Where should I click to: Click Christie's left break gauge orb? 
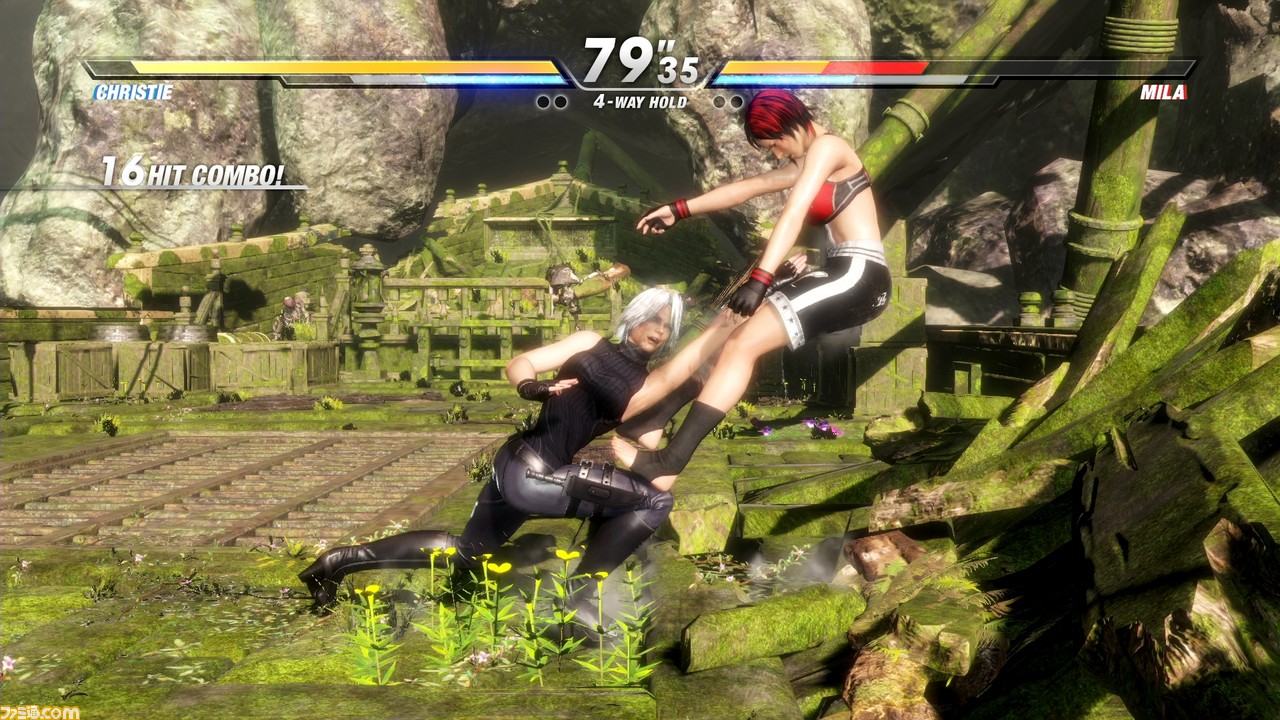(543, 99)
